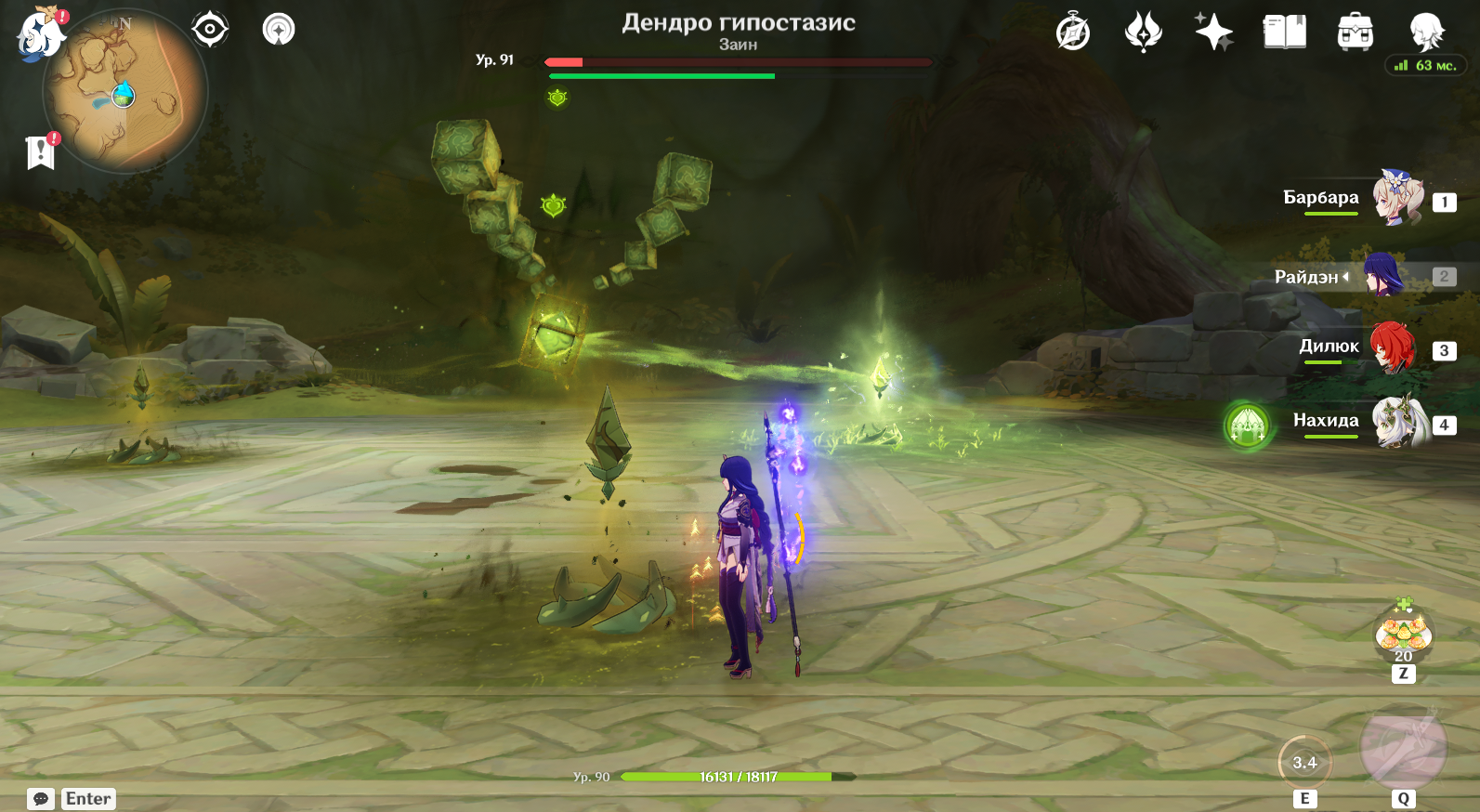This screenshot has height=812, width=1480.
Task: Open the chat box
Action: click(41, 799)
